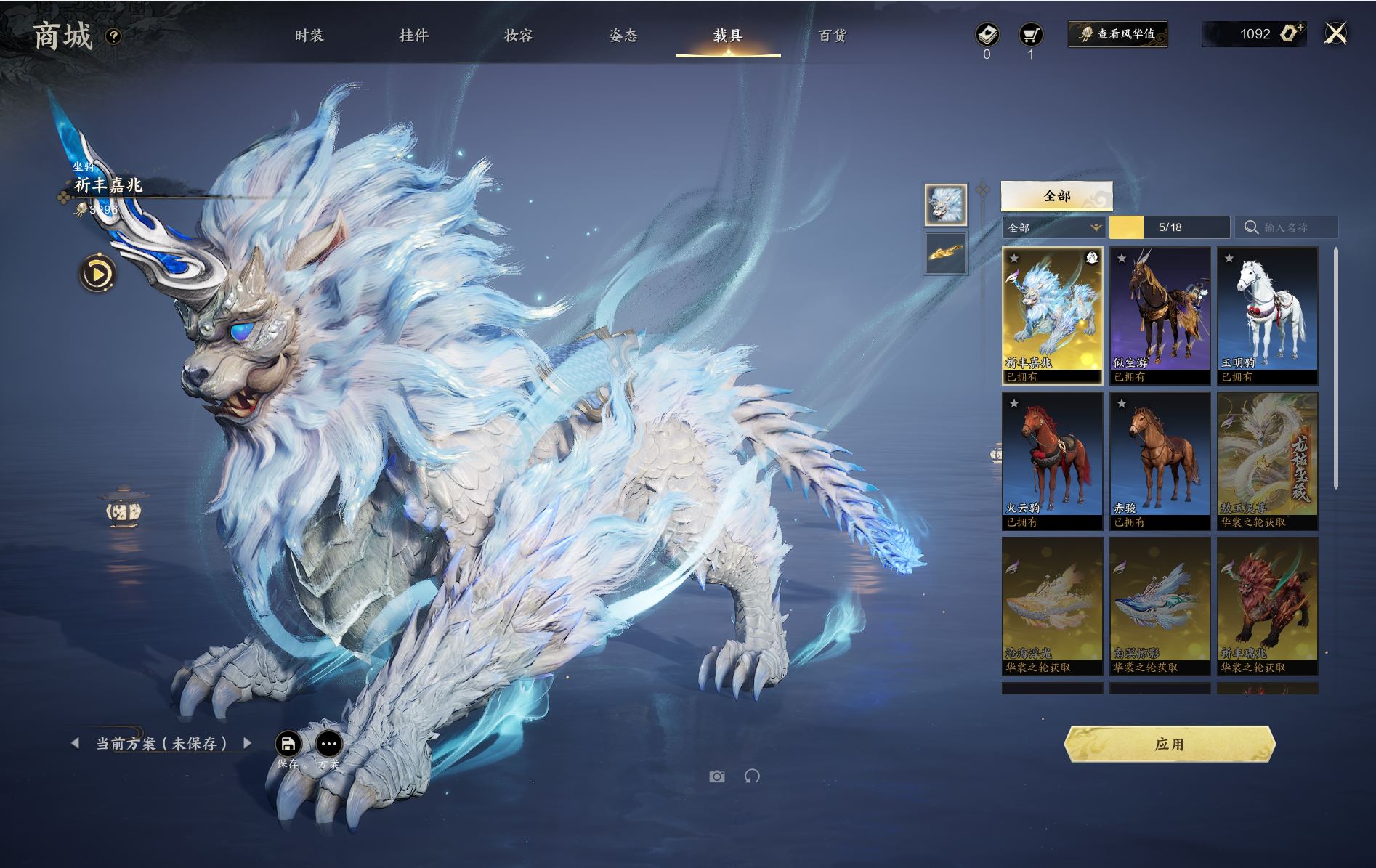The image size is (1376, 868).
Task: Choose the white 玉明驹 horse card
Action: coord(1267,315)
